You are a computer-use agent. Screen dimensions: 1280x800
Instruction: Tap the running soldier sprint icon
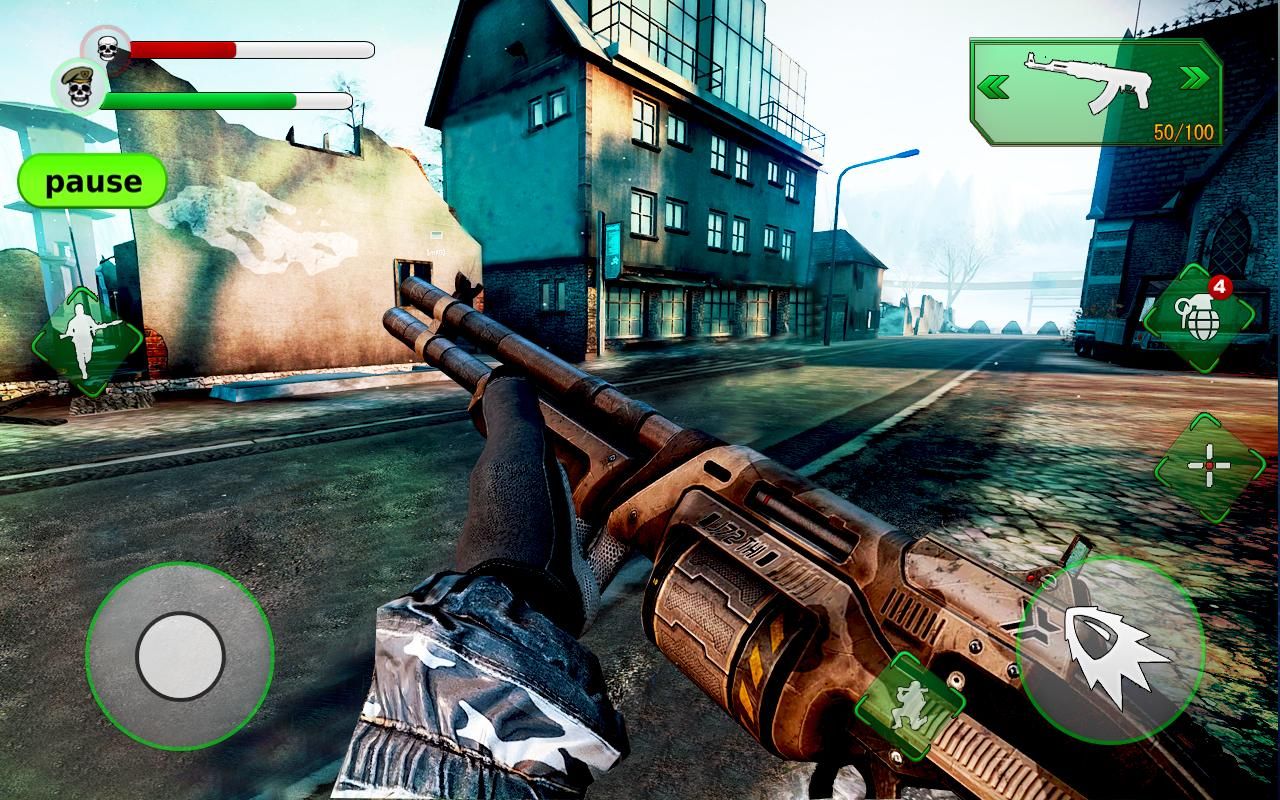click(x=88, y=342)
